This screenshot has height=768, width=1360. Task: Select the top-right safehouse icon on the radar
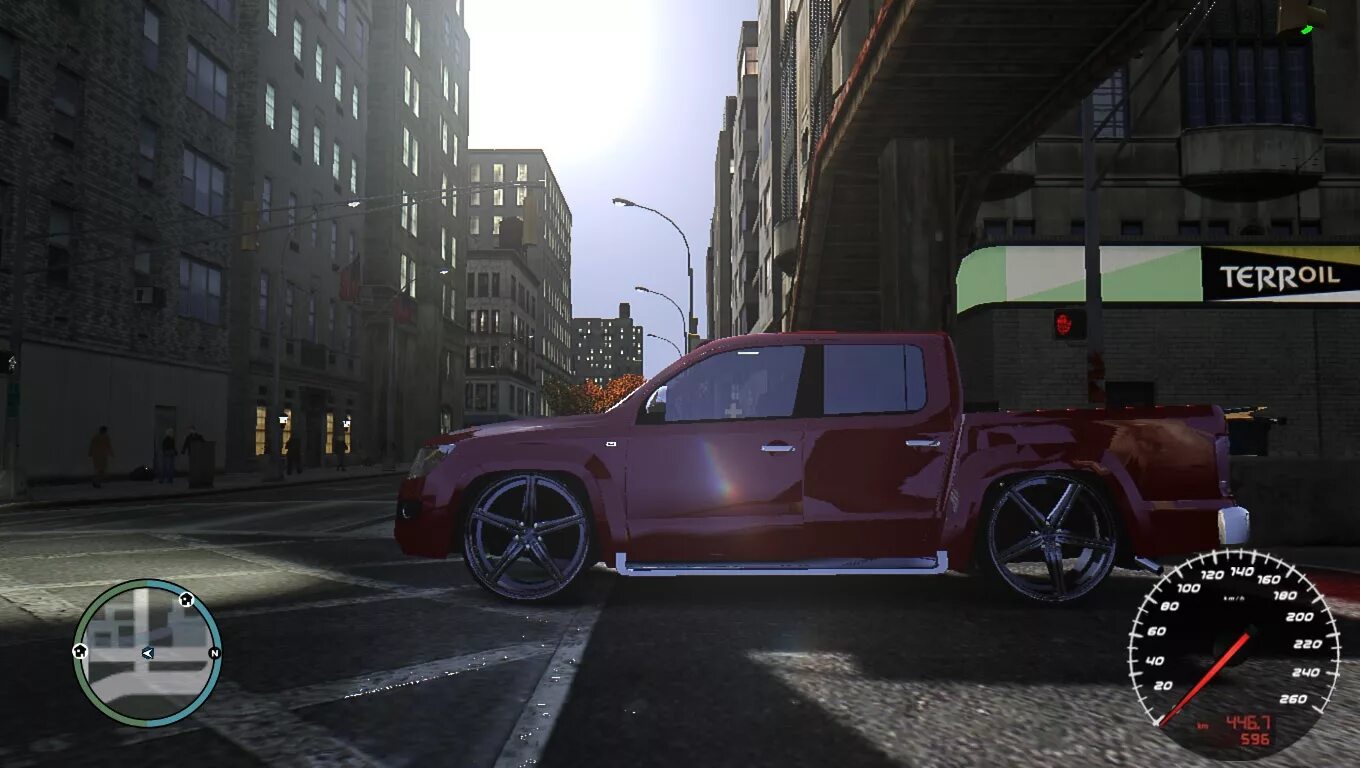186,600
